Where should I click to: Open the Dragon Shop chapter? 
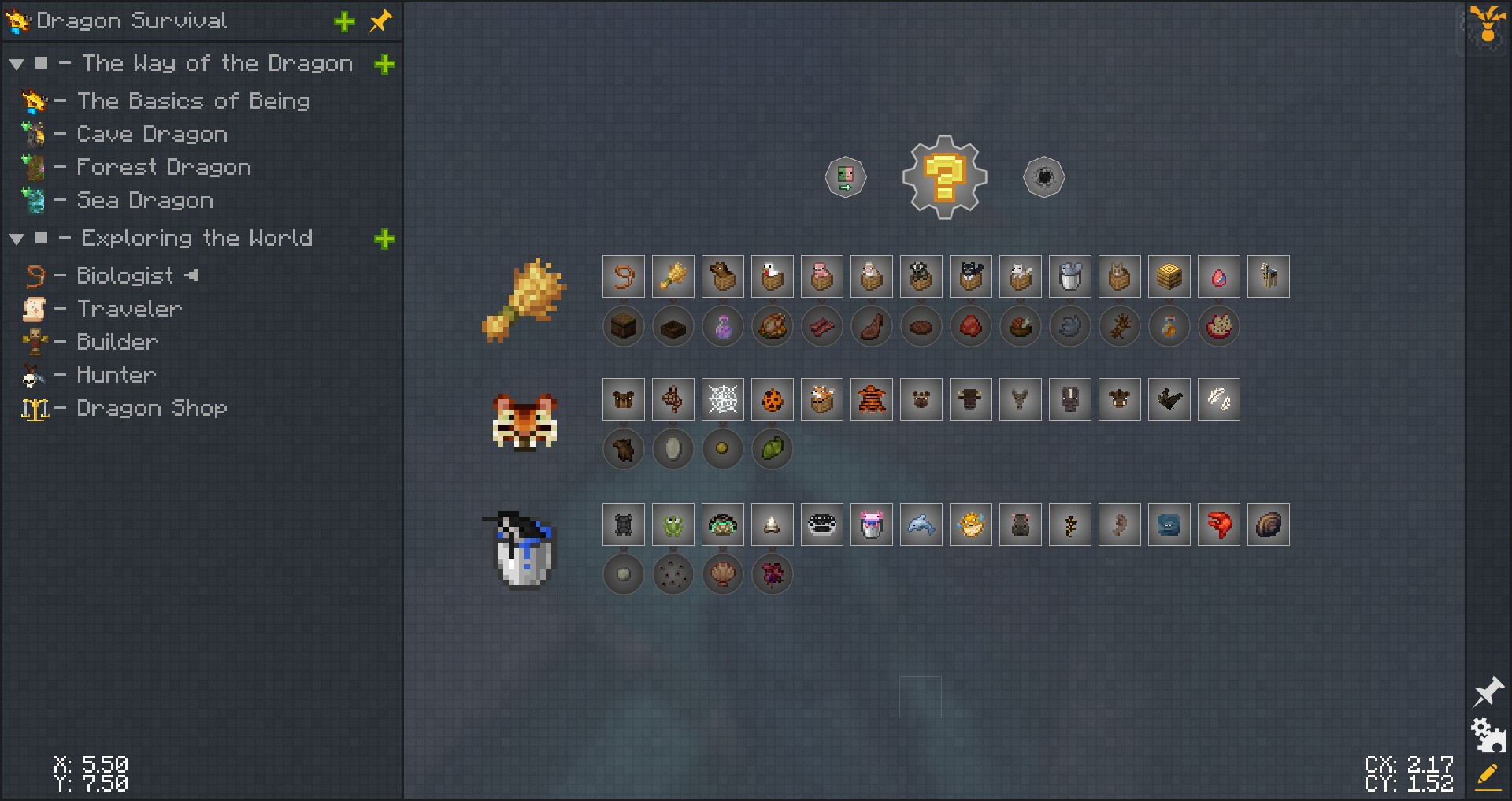(151, 409)
